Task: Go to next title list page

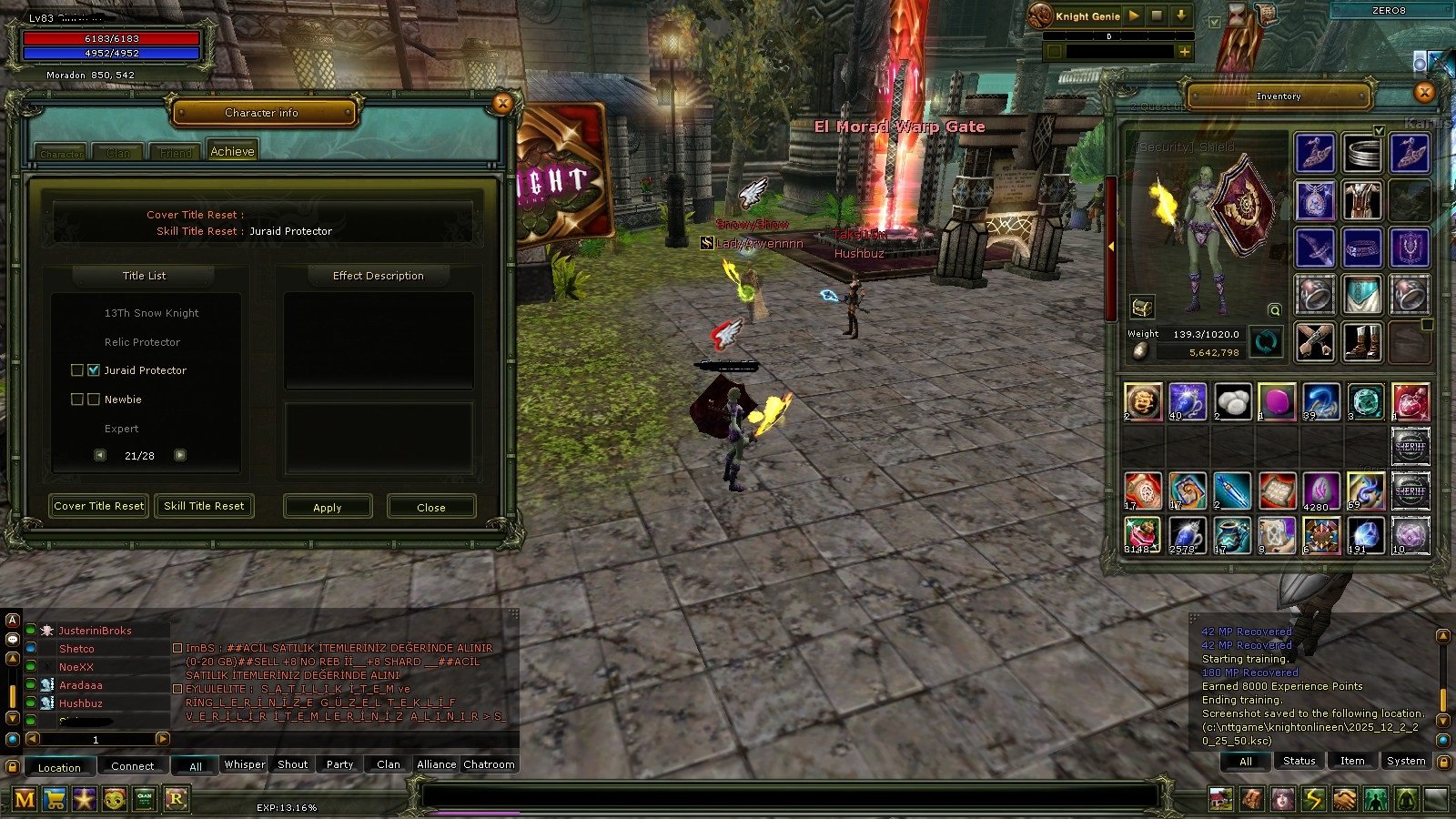Action: click(180, 455)
